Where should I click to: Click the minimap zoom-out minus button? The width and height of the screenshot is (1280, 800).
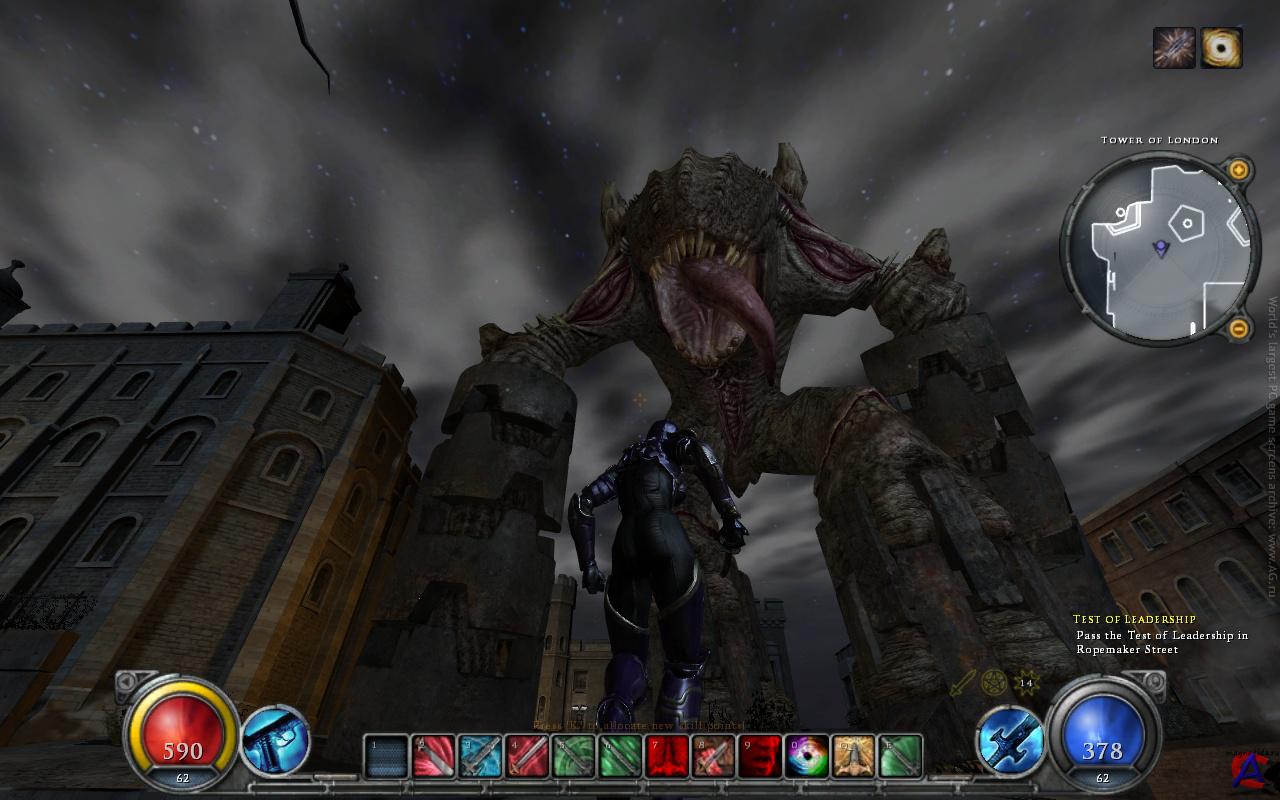point(1238,327)
